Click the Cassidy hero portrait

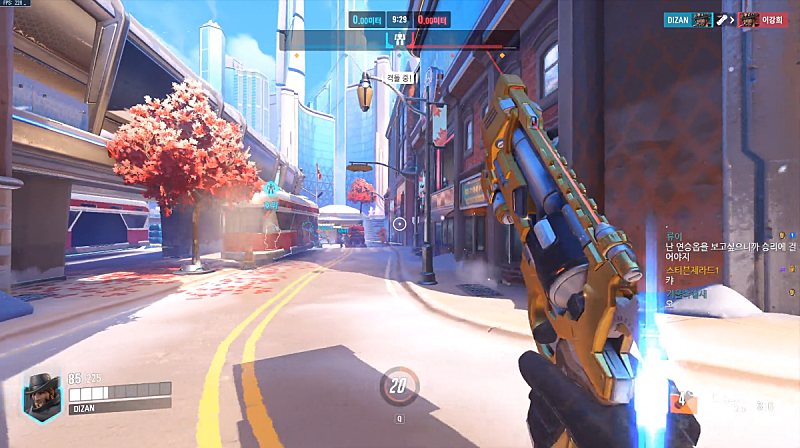click(42, 394)
